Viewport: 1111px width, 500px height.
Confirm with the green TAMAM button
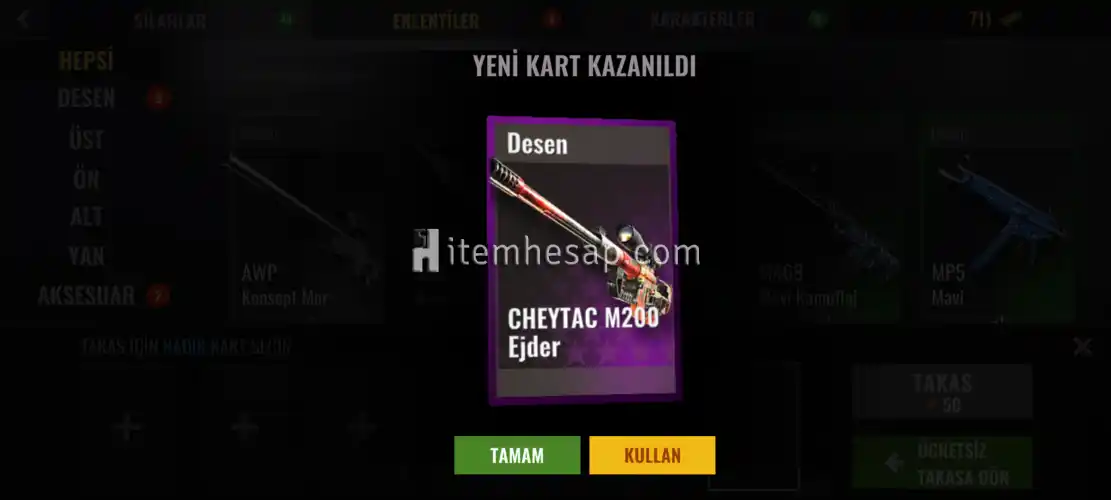(516, 455)
